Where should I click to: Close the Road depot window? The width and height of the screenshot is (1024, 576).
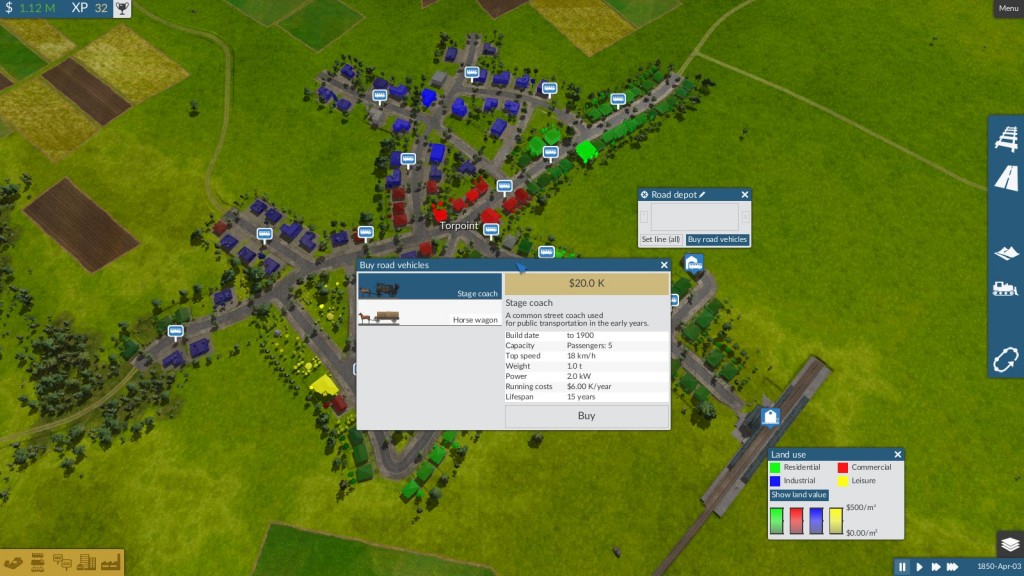(x=745, y=194)
